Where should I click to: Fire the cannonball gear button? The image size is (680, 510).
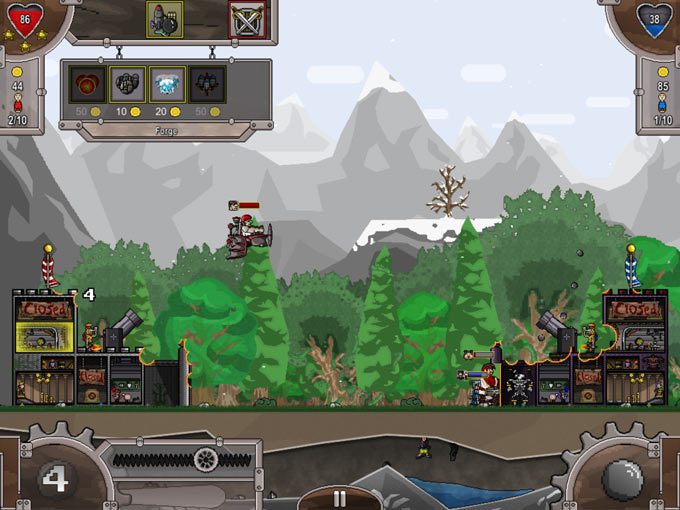(x=622, y=473)
